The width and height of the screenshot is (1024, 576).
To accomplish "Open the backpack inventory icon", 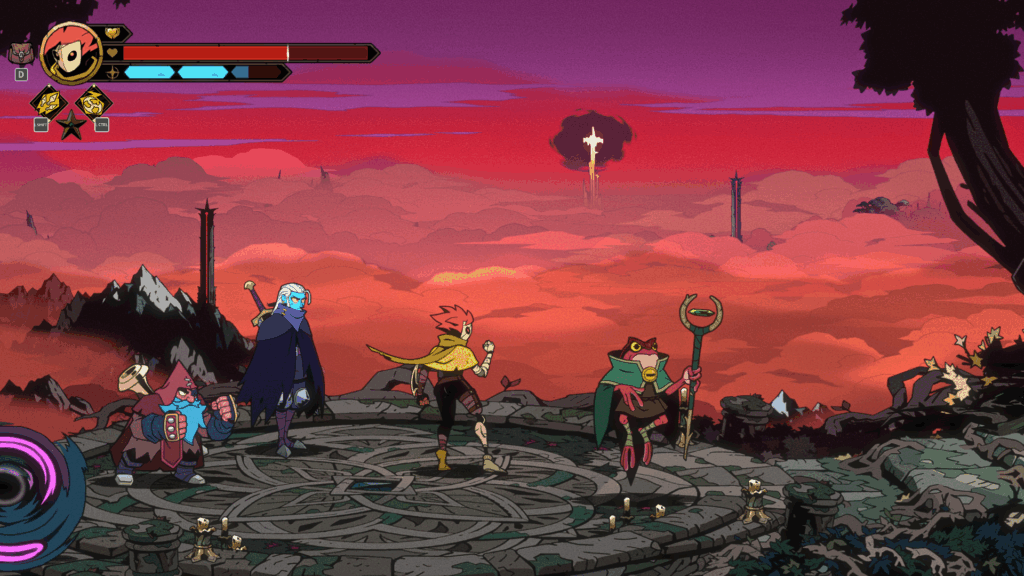I will (x=20, y=53).
